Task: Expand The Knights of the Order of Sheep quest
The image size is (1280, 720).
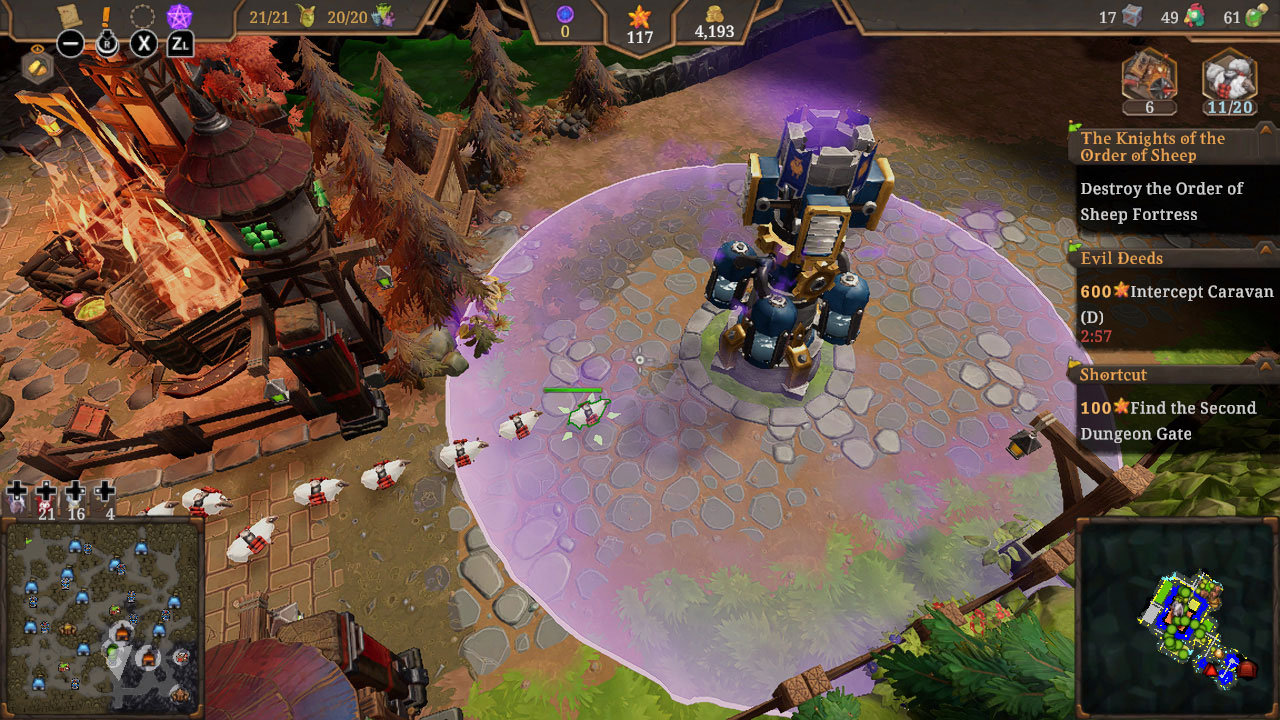Action: click(1160, 147)
